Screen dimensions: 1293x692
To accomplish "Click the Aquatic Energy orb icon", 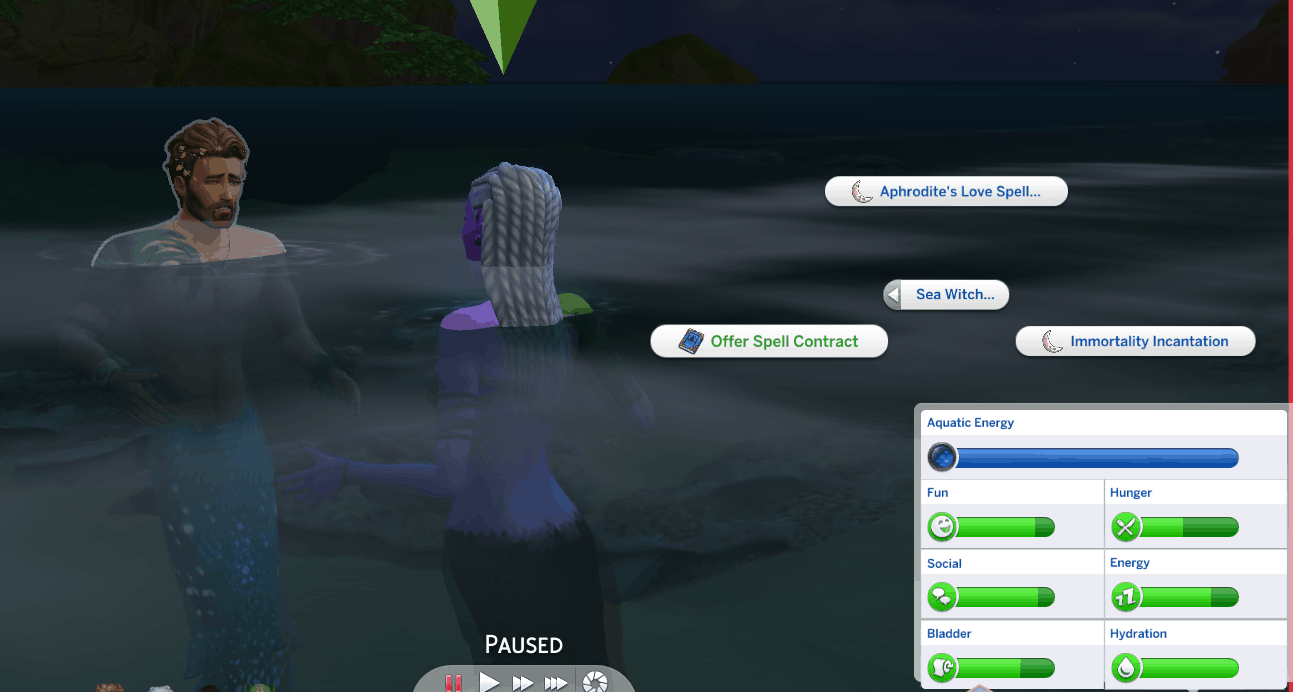I will coord(942,458).
